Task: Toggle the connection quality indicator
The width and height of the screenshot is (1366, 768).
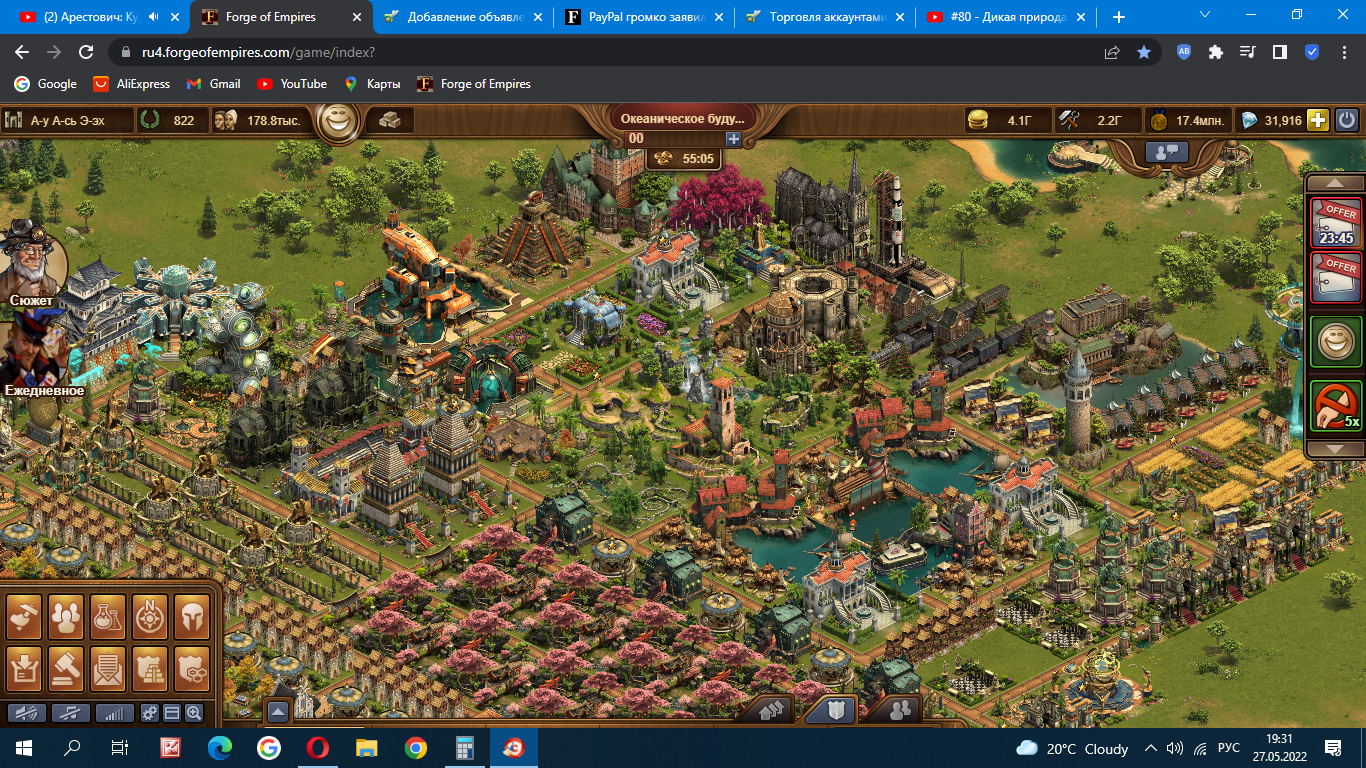Action: point(113,713)
